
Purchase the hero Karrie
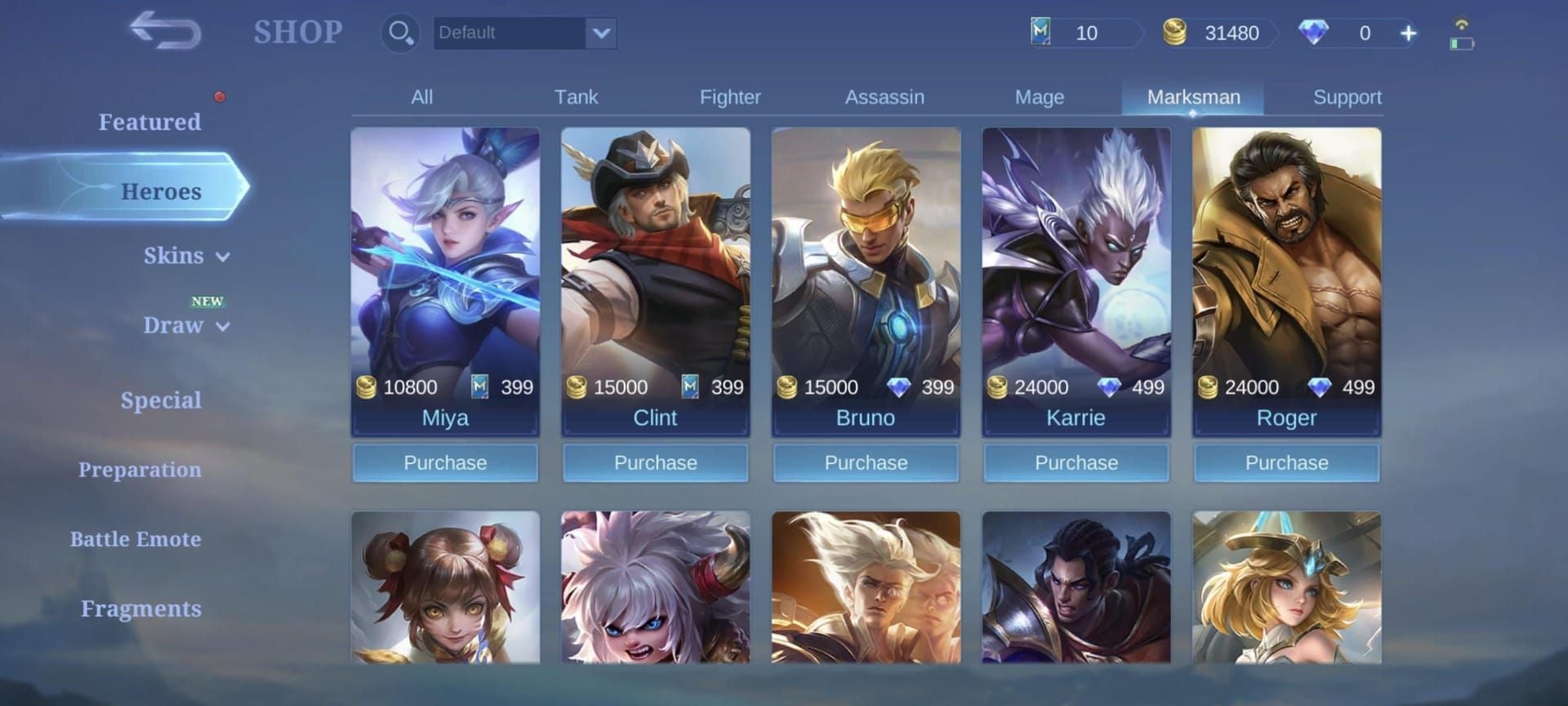click(1076, 462)
